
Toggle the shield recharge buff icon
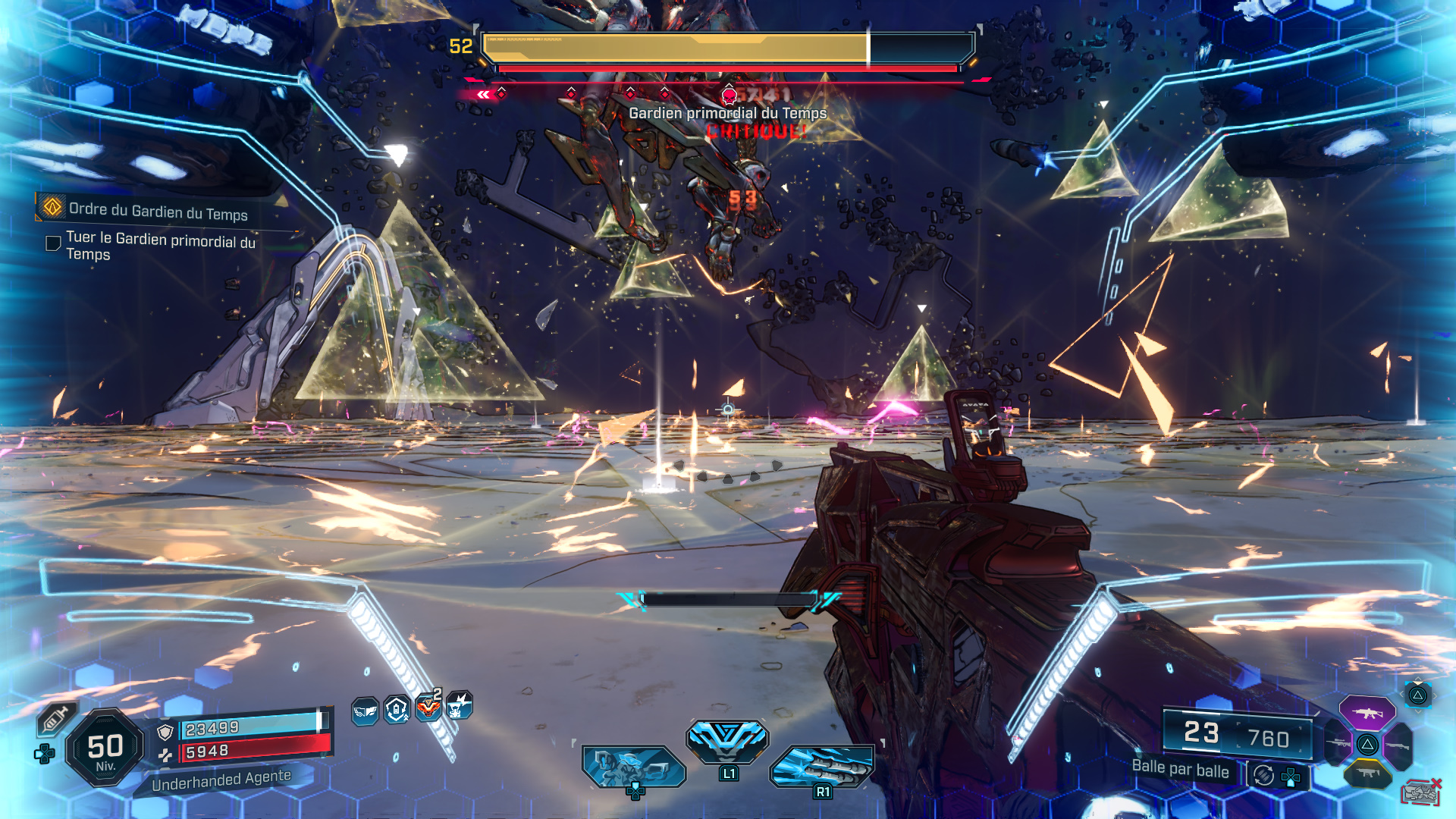[x=395, y=708]
